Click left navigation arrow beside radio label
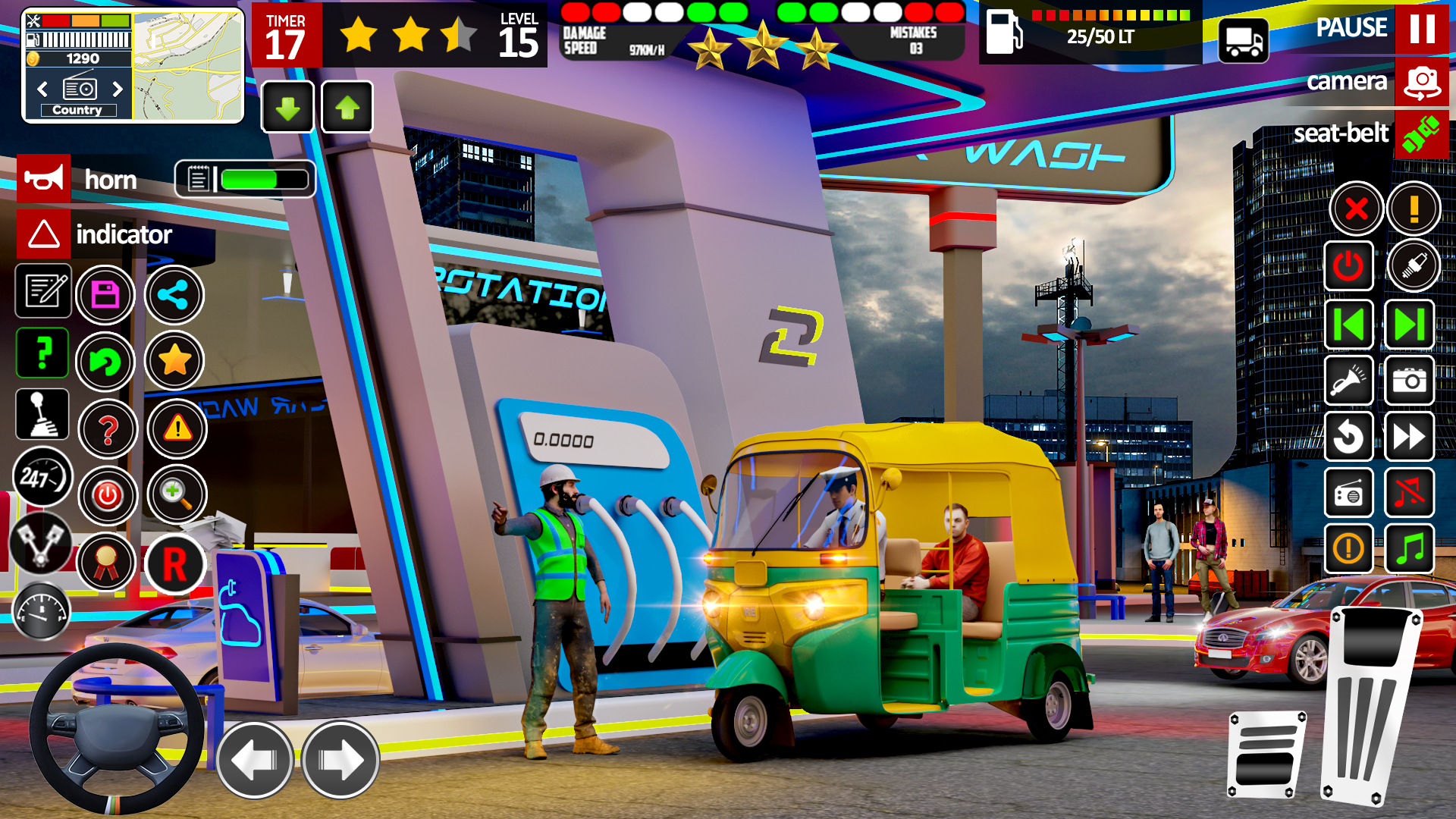Screen dimensions: 1456x819 coord(42,89)
